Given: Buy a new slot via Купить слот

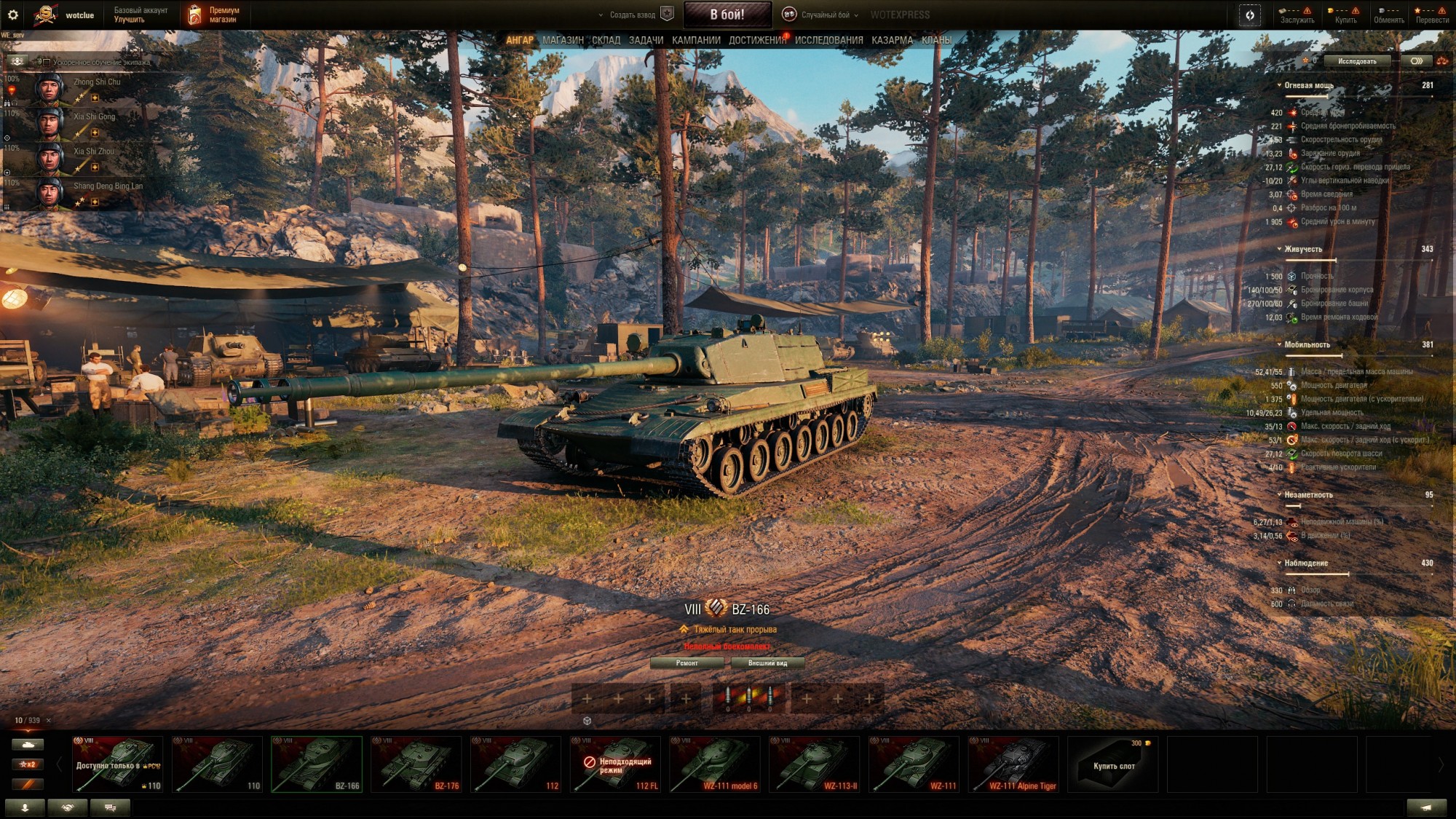Looking at the screenshot, I should click(x=1113, y=764).
